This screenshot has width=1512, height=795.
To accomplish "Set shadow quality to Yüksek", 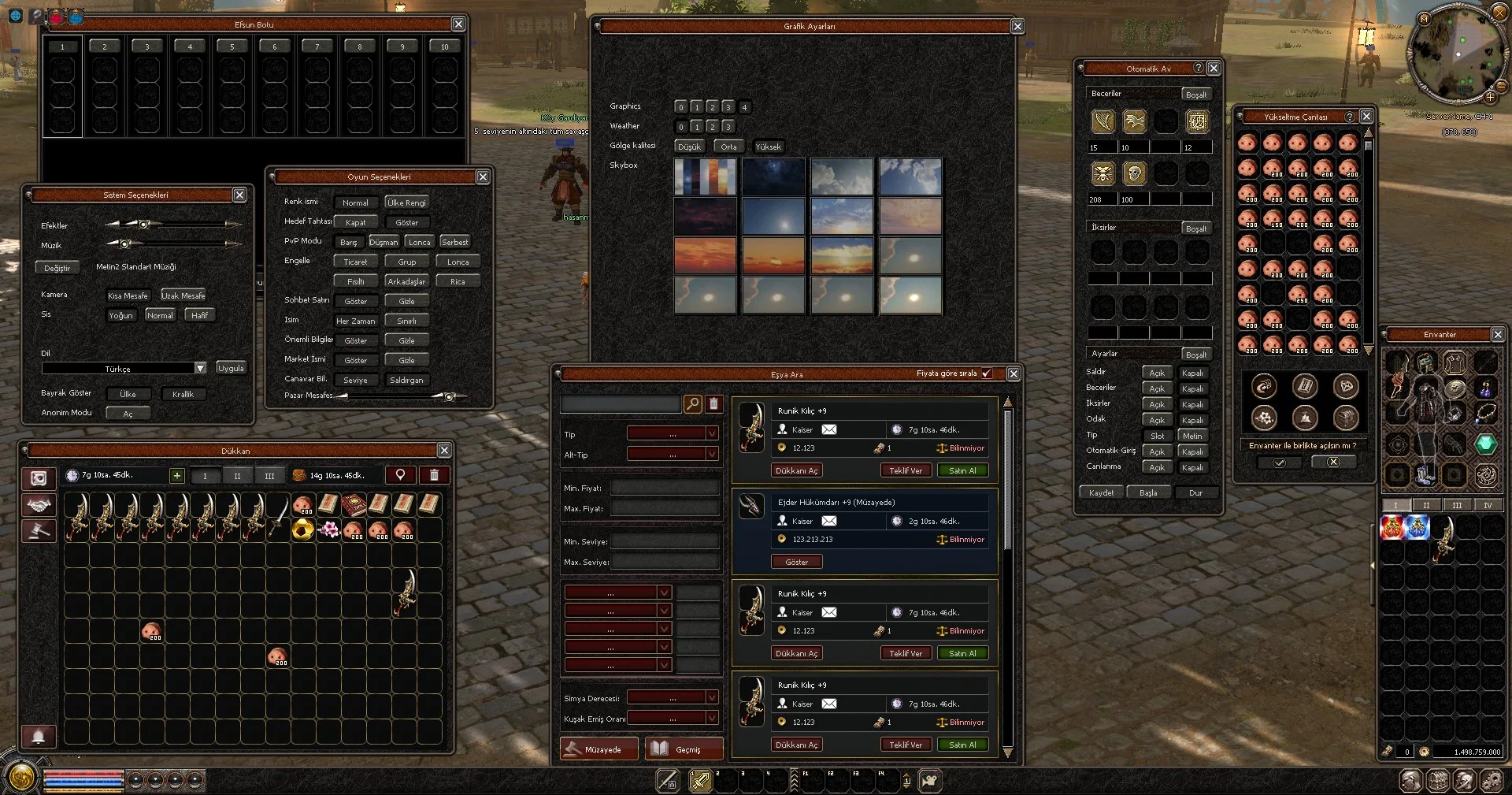I will click(x=768, y=147).
